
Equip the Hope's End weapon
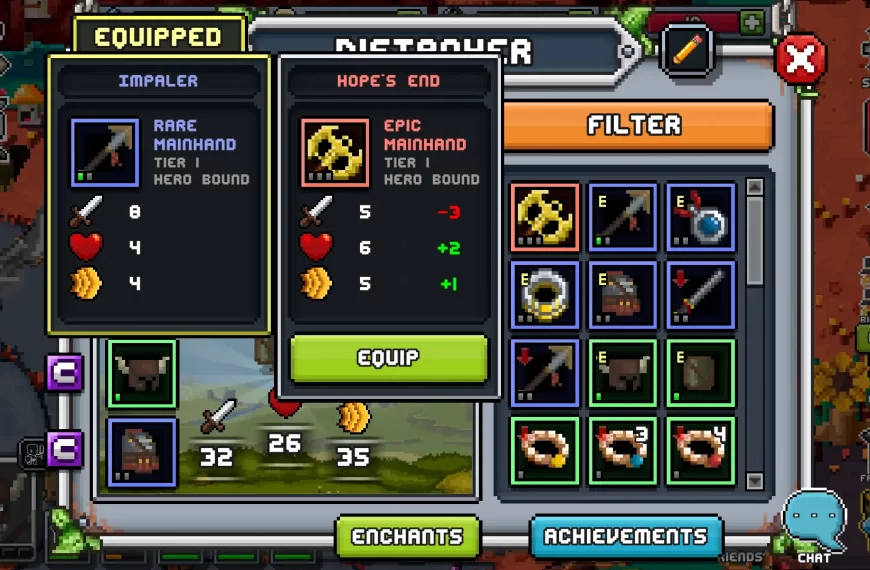(x=388, y=358)
